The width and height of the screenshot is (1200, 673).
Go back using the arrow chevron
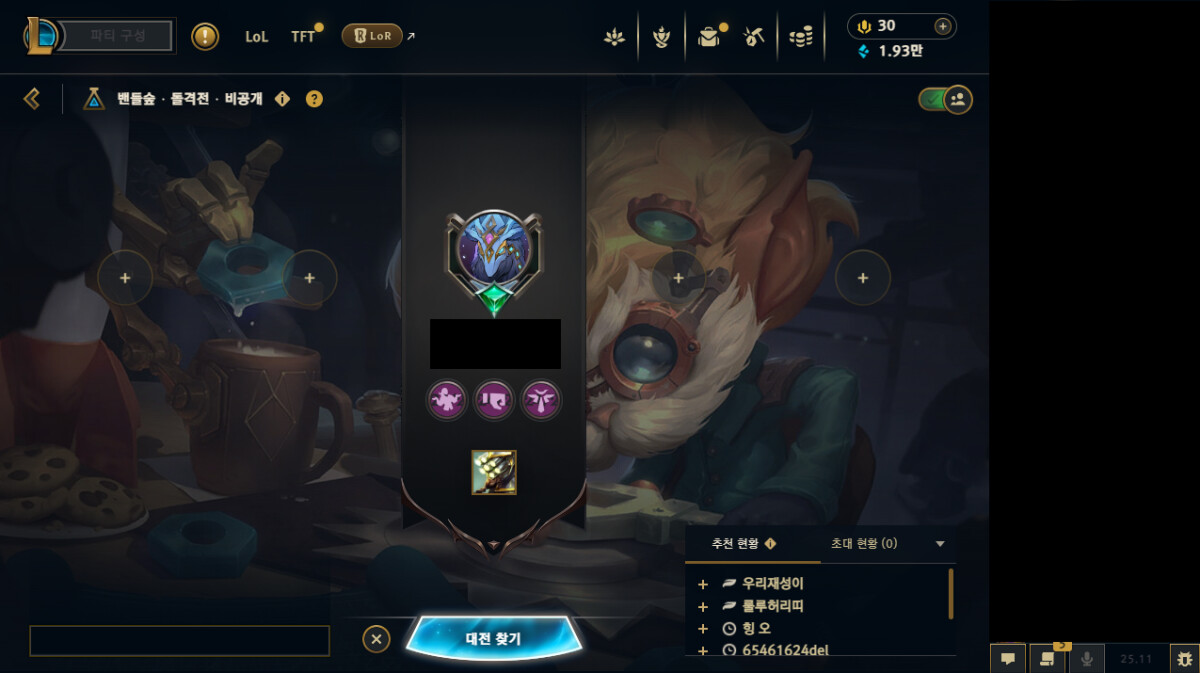pos(32,98)
